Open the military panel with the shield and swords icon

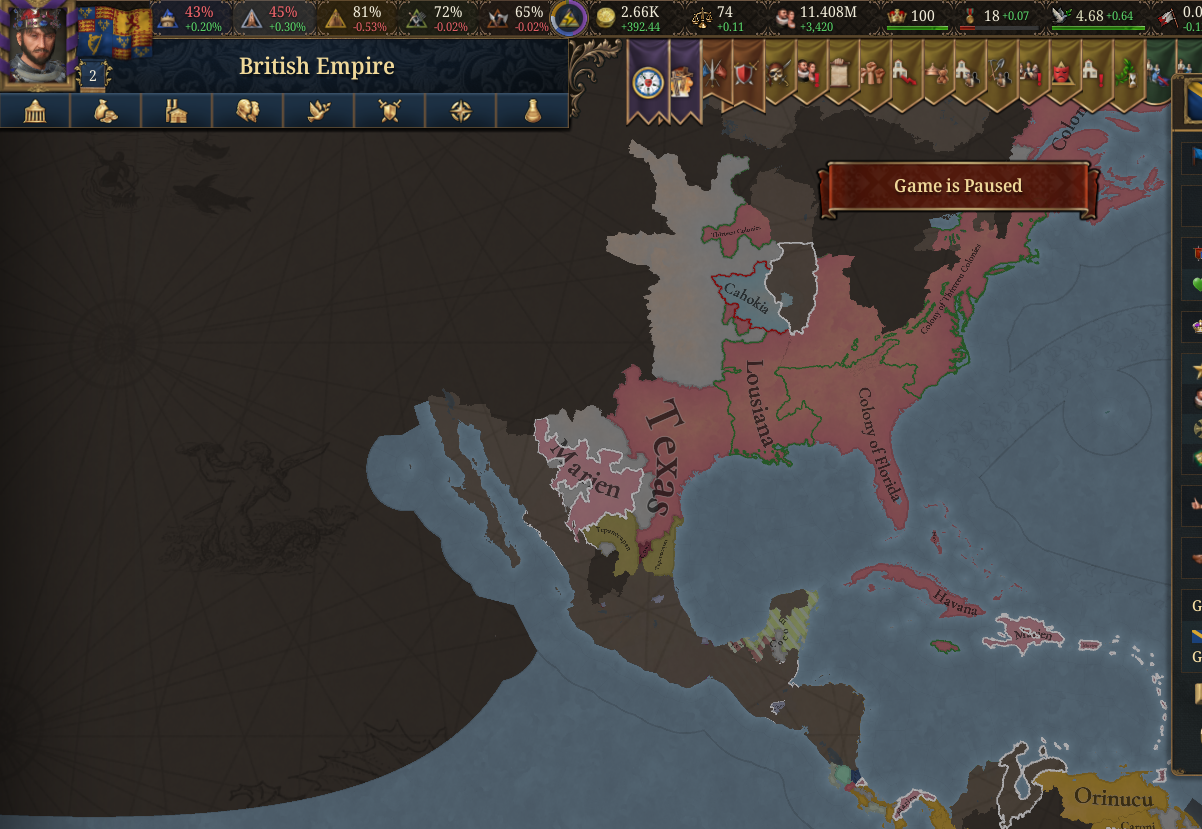(x=390, y=111)
